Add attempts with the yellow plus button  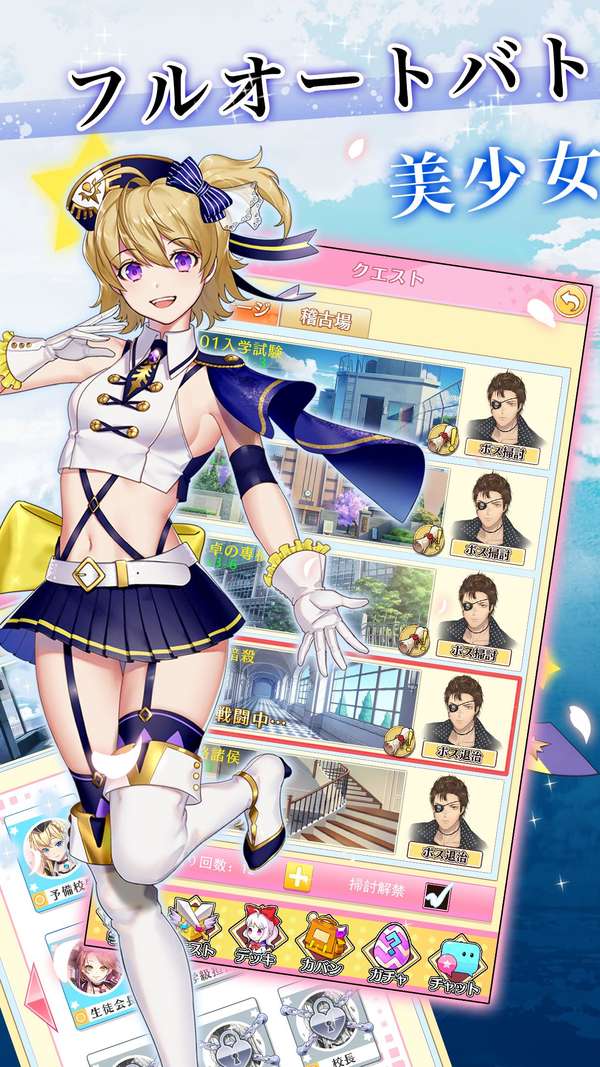tap(298, 878)
